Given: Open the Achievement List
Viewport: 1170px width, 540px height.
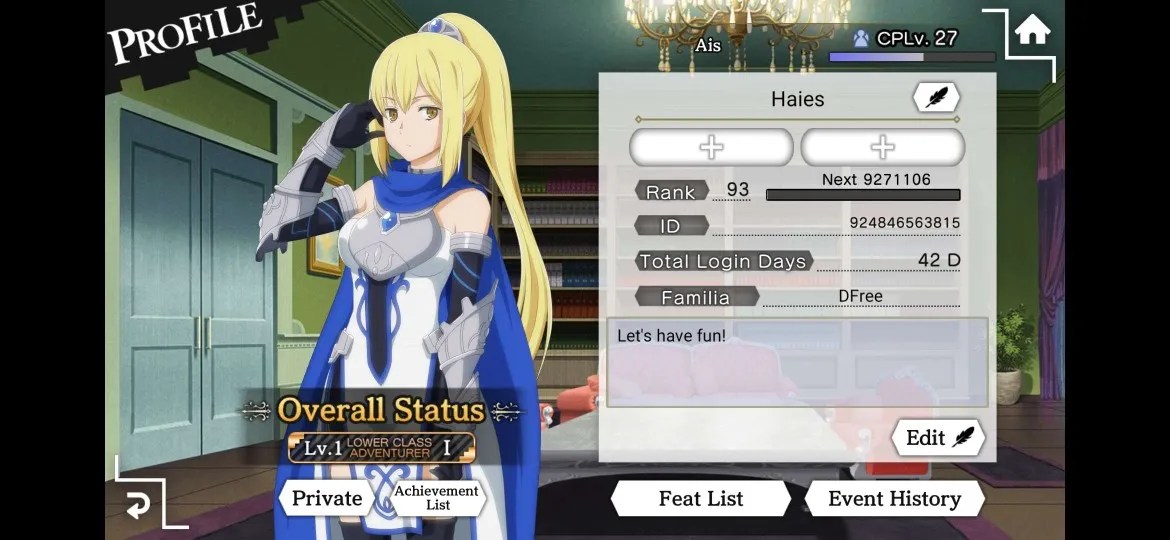Looking at the screenshot, I should [x=437, y=498].
